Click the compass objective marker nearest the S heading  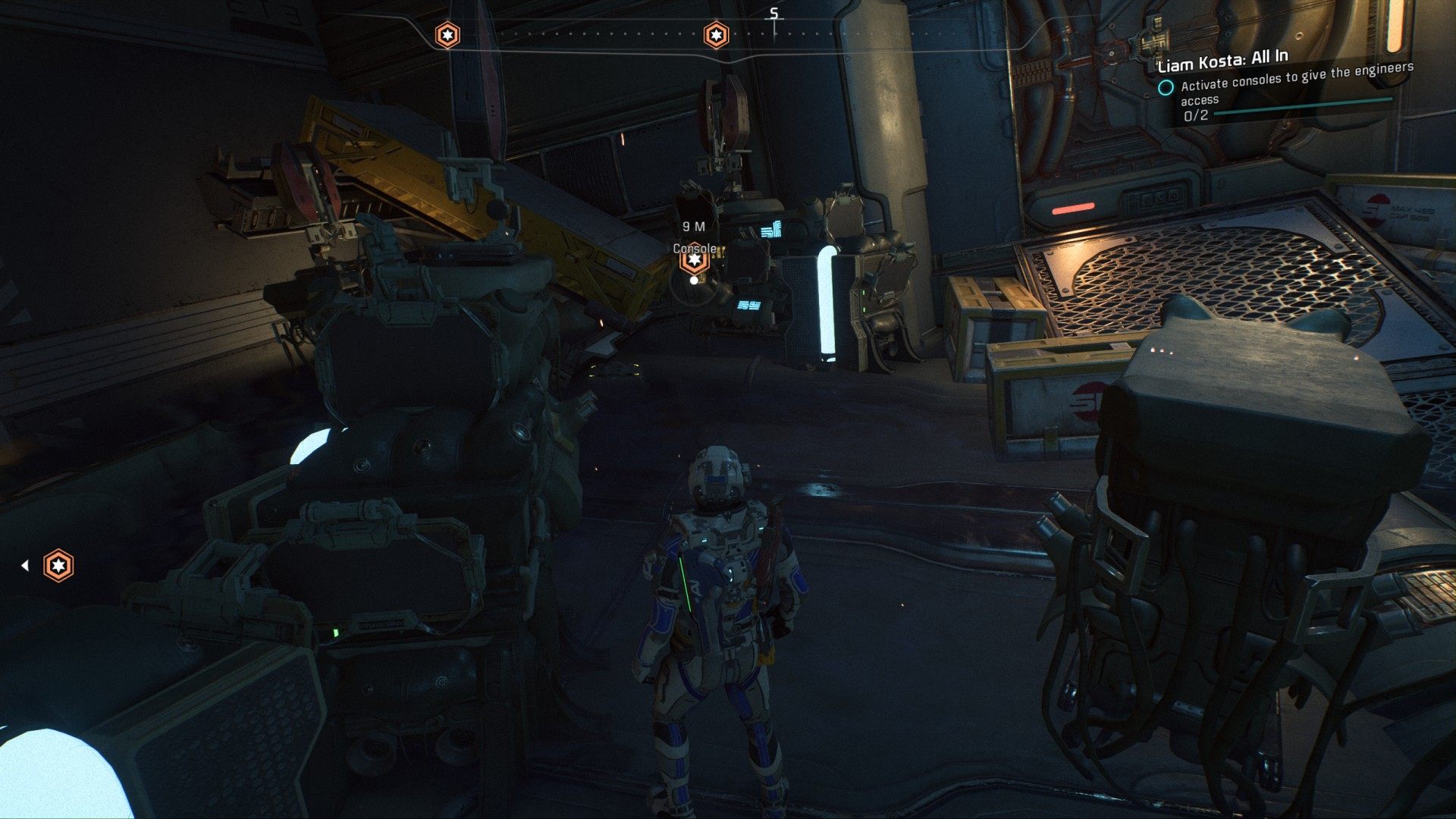click(716, 35)
